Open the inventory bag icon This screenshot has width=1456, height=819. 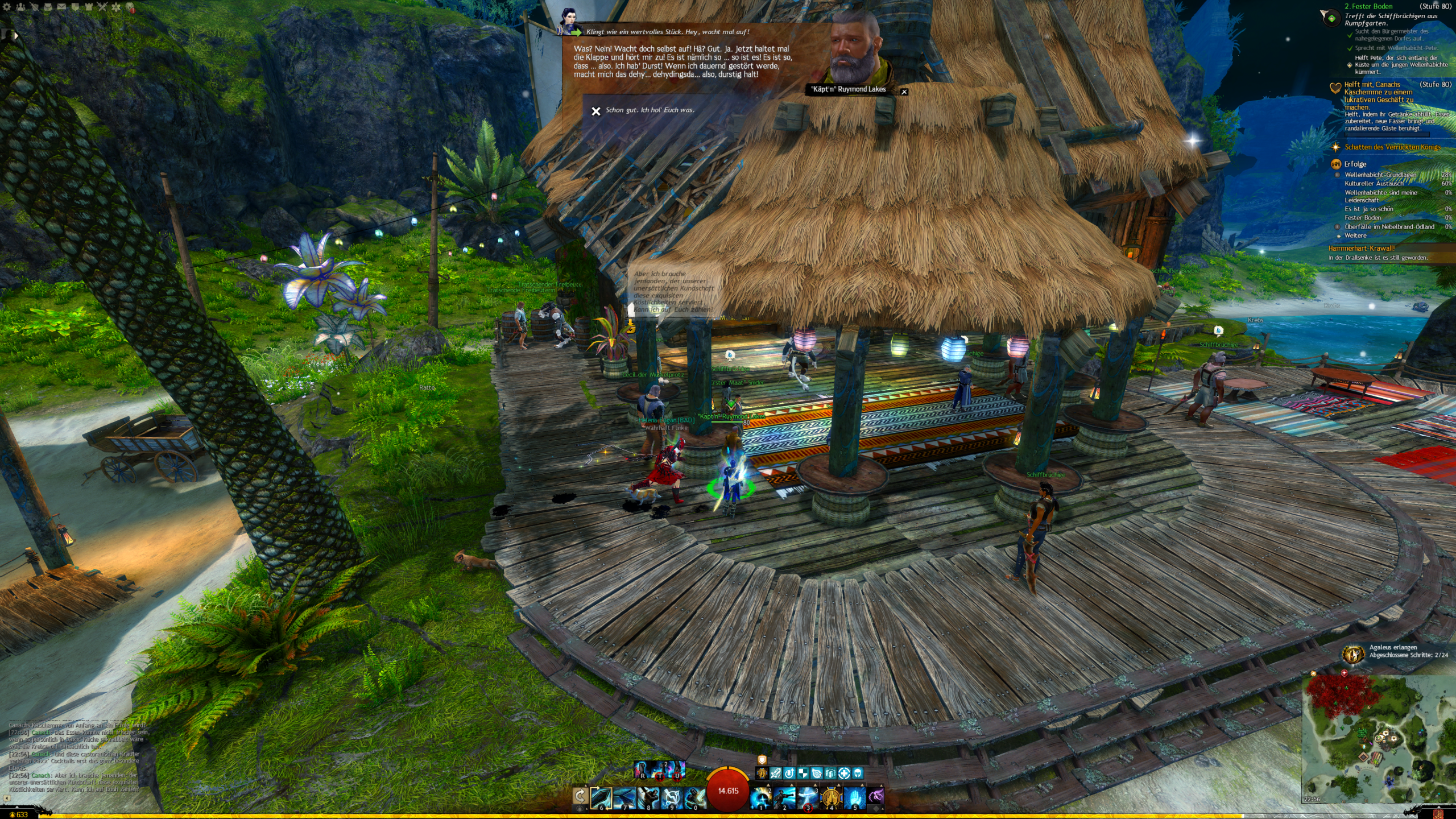(x=48, y=7)
